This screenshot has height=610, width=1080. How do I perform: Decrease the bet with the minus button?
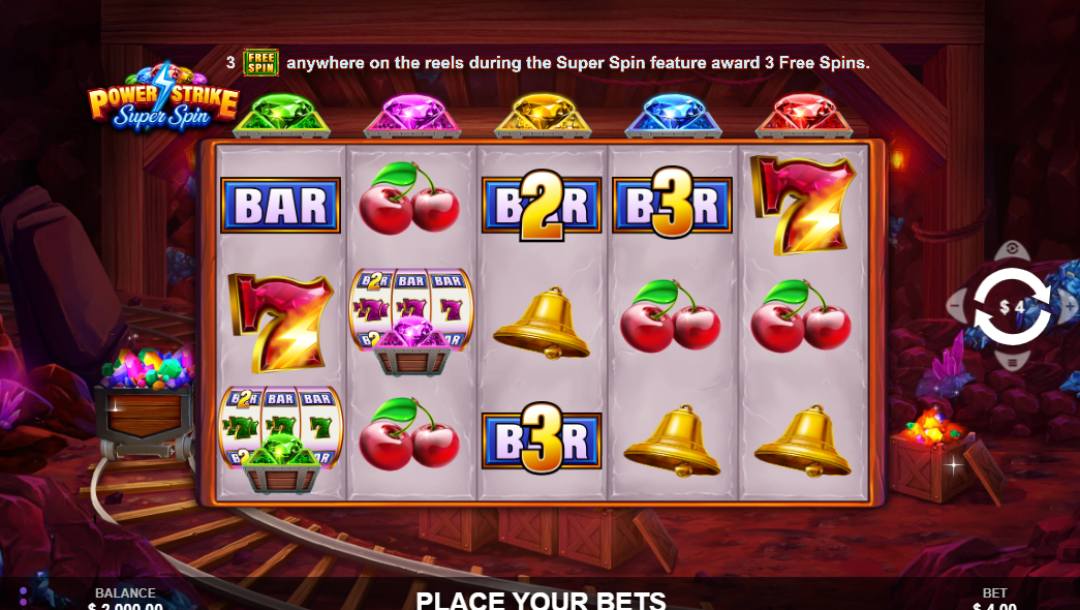click(955, 306)
